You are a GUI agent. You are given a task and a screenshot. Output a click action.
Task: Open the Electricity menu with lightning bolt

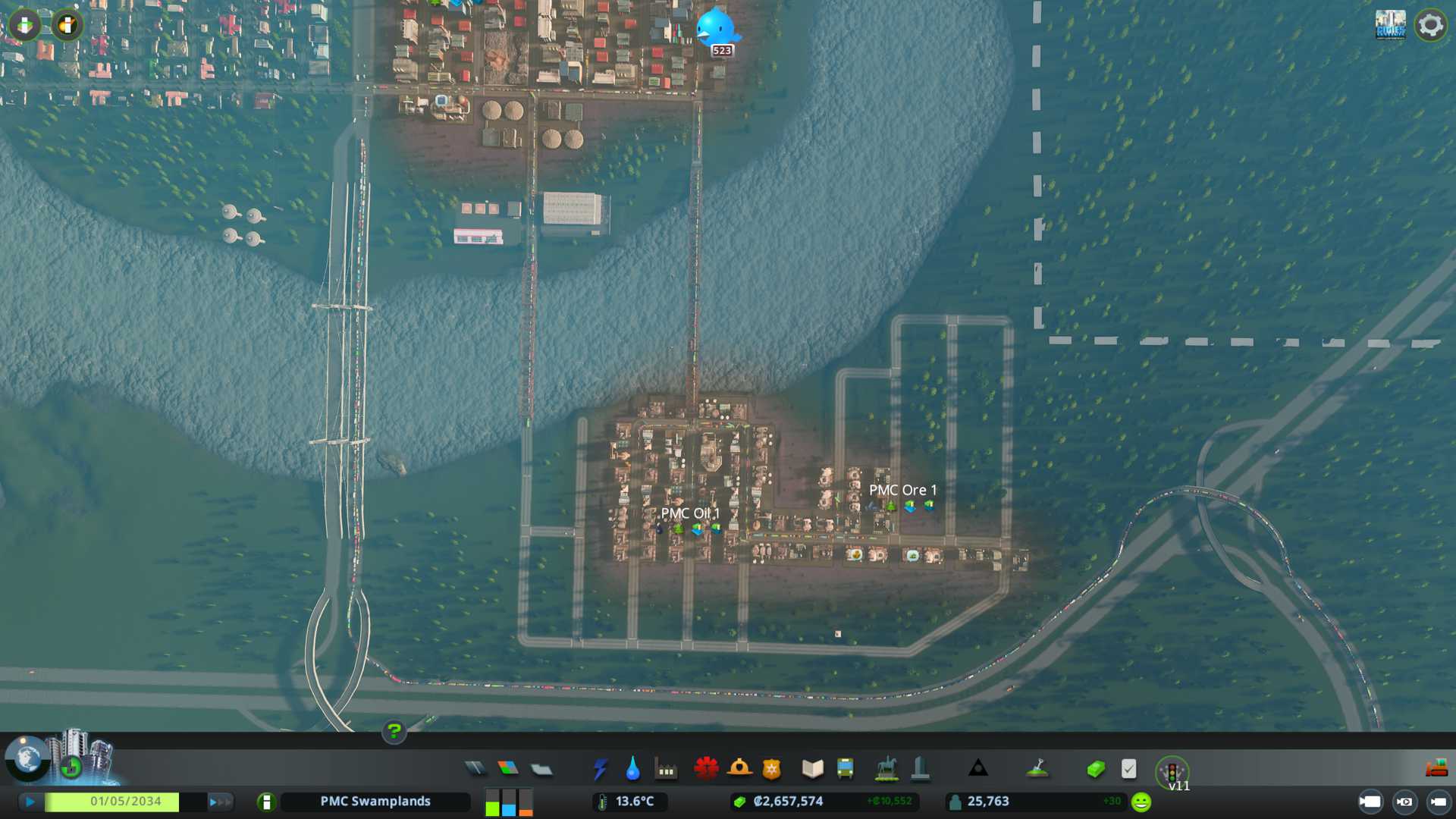point(600,769)
